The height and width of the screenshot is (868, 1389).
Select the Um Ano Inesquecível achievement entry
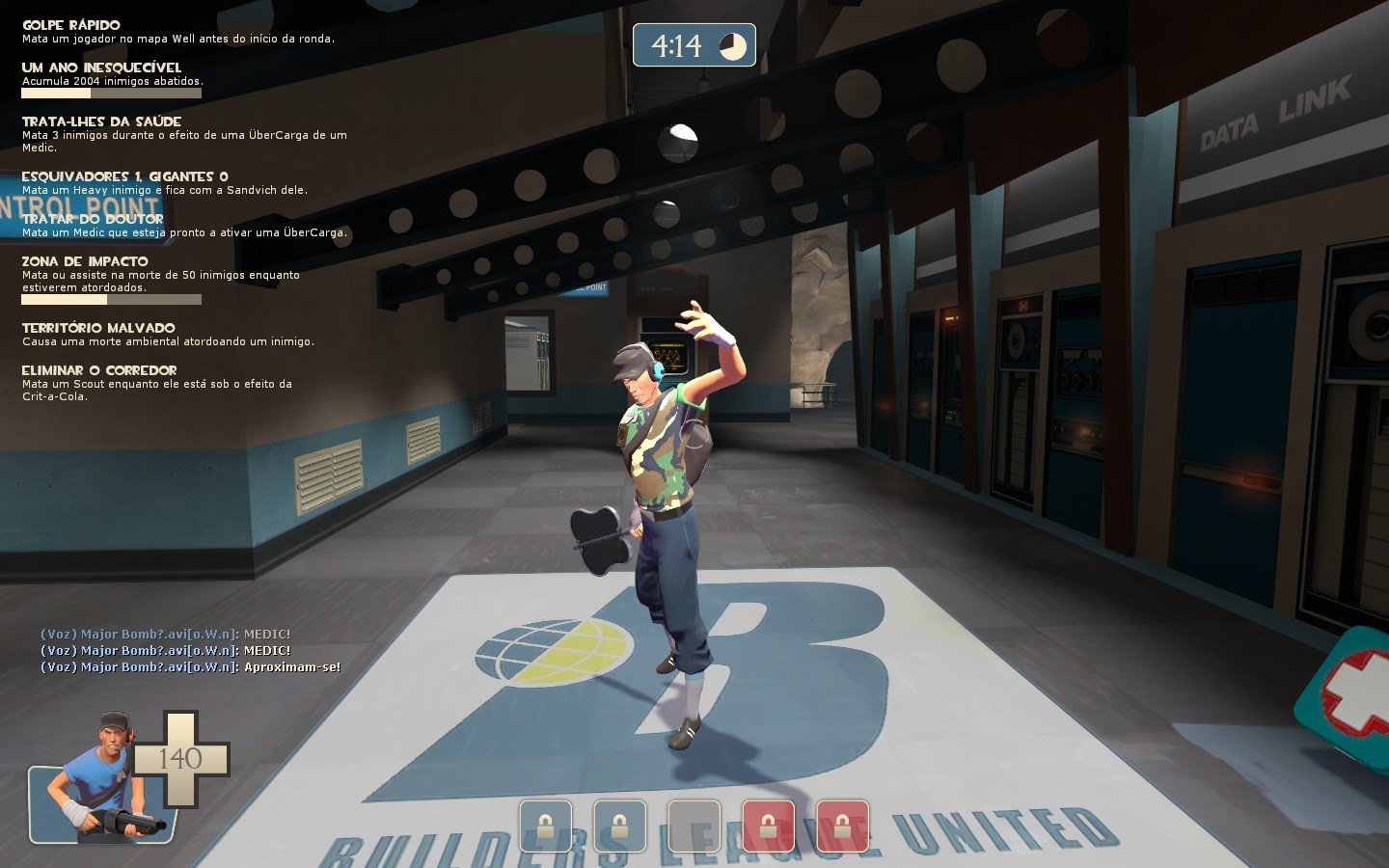click(101, 68)
